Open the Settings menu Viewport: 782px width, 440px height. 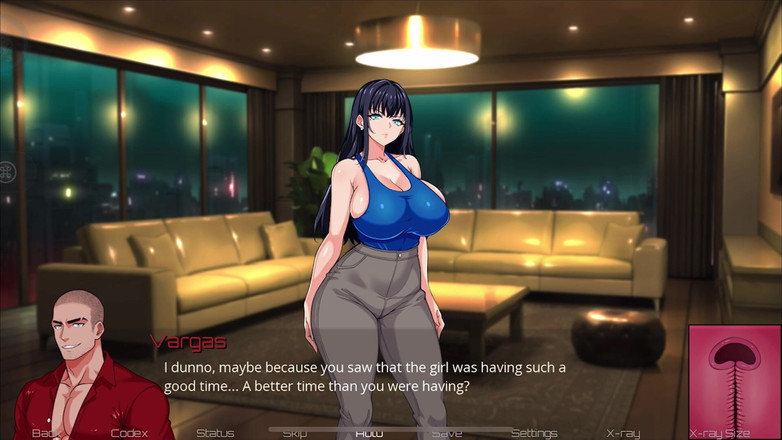point(534,433)
